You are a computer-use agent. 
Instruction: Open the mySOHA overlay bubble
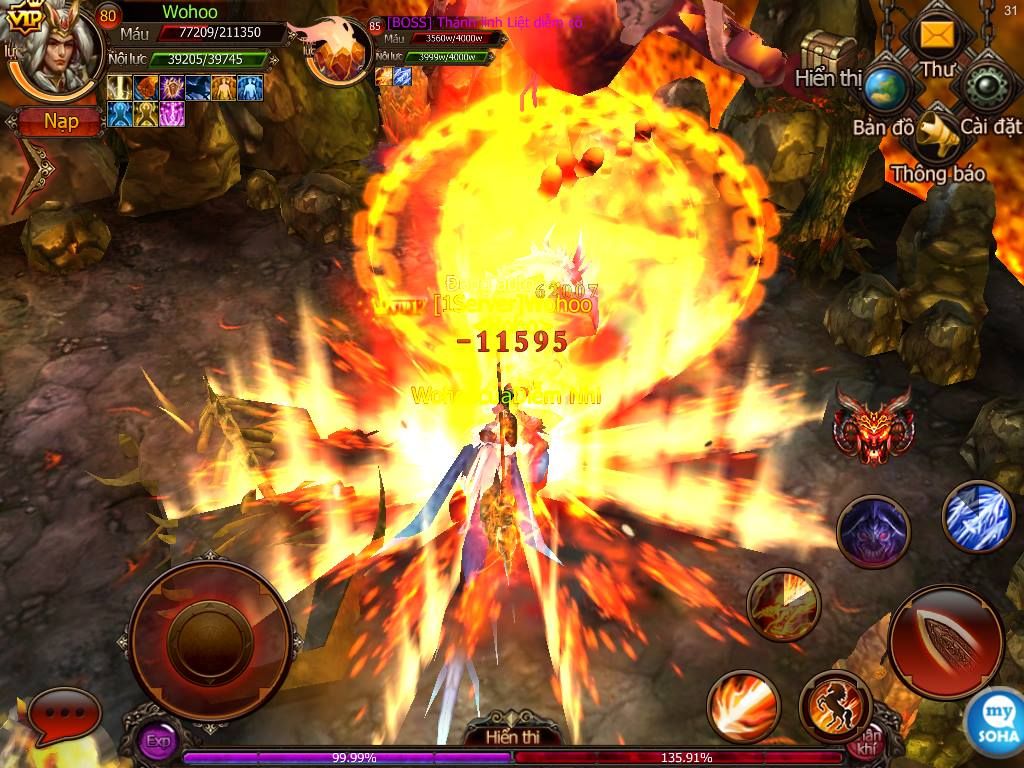992,716
